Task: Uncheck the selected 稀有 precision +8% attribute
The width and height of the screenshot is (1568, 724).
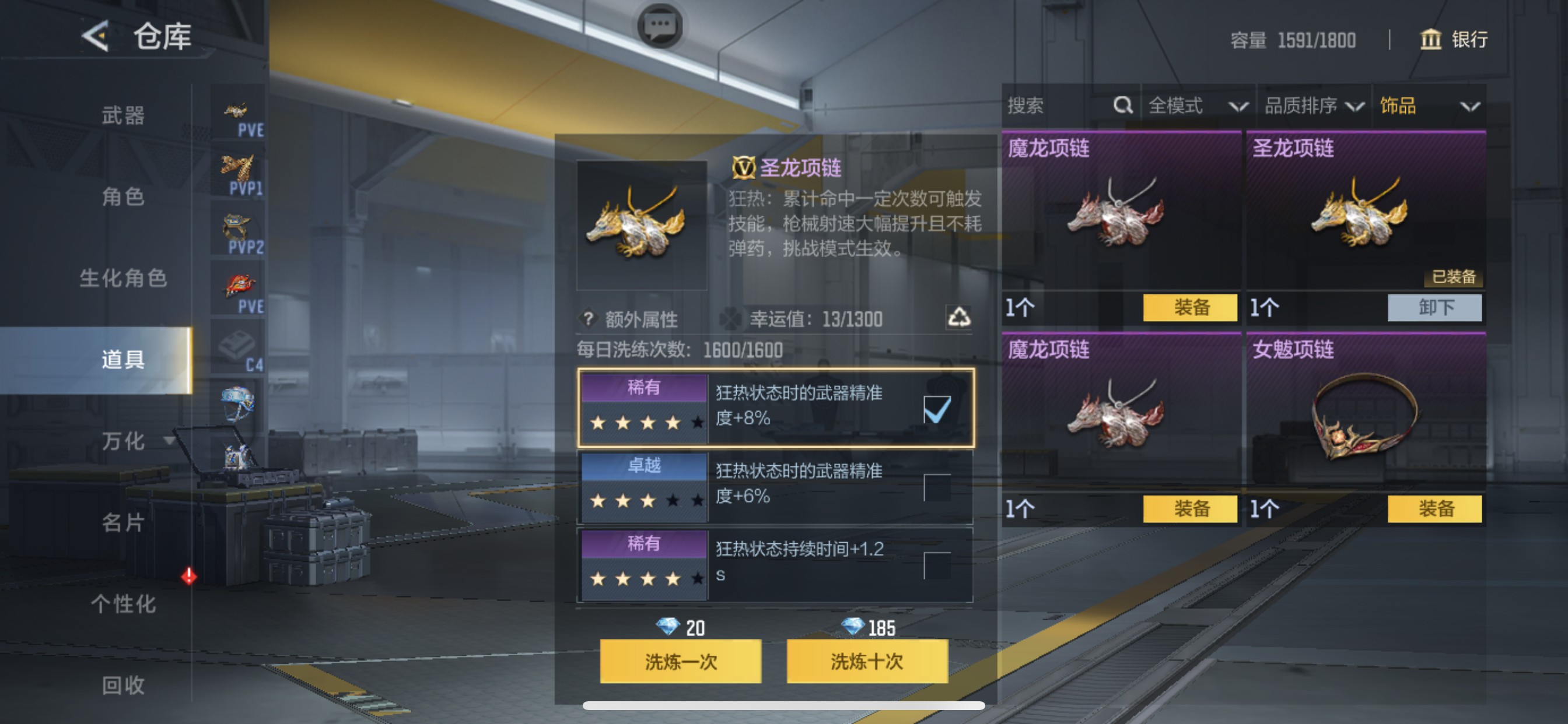Action: click(x=937, y=409)
